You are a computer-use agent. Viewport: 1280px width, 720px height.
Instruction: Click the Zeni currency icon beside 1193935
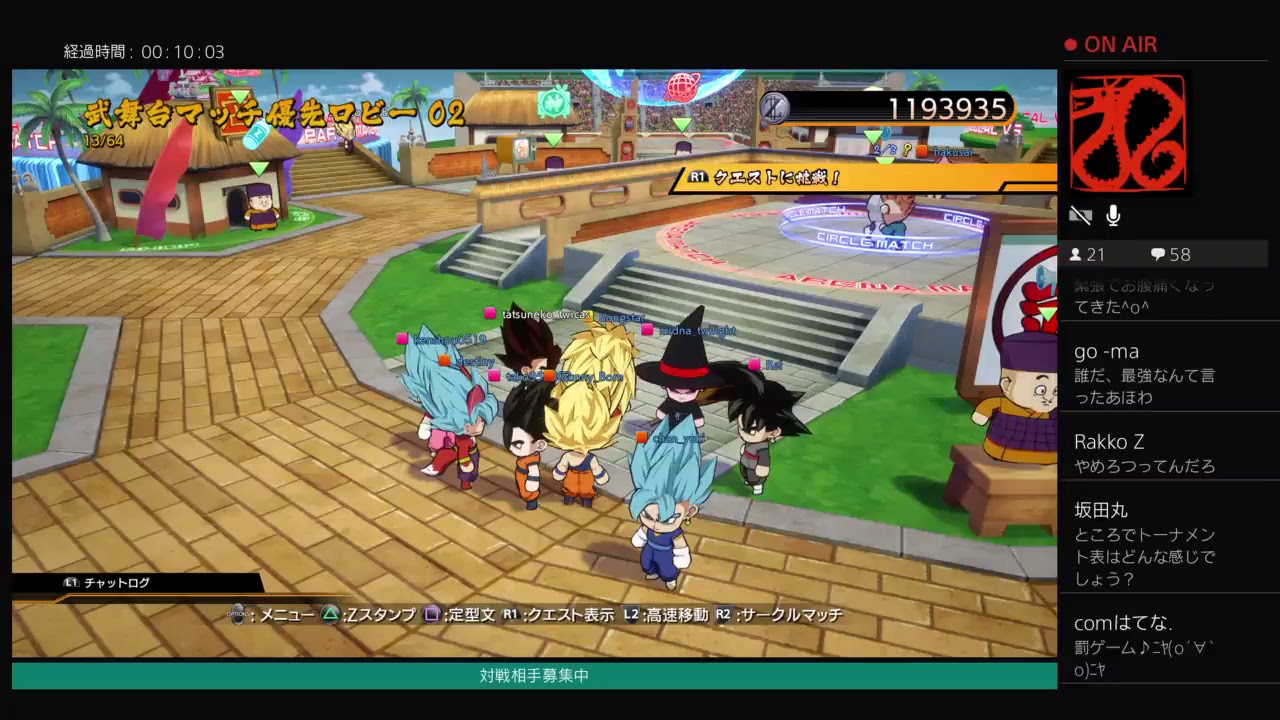coord(773,109)
